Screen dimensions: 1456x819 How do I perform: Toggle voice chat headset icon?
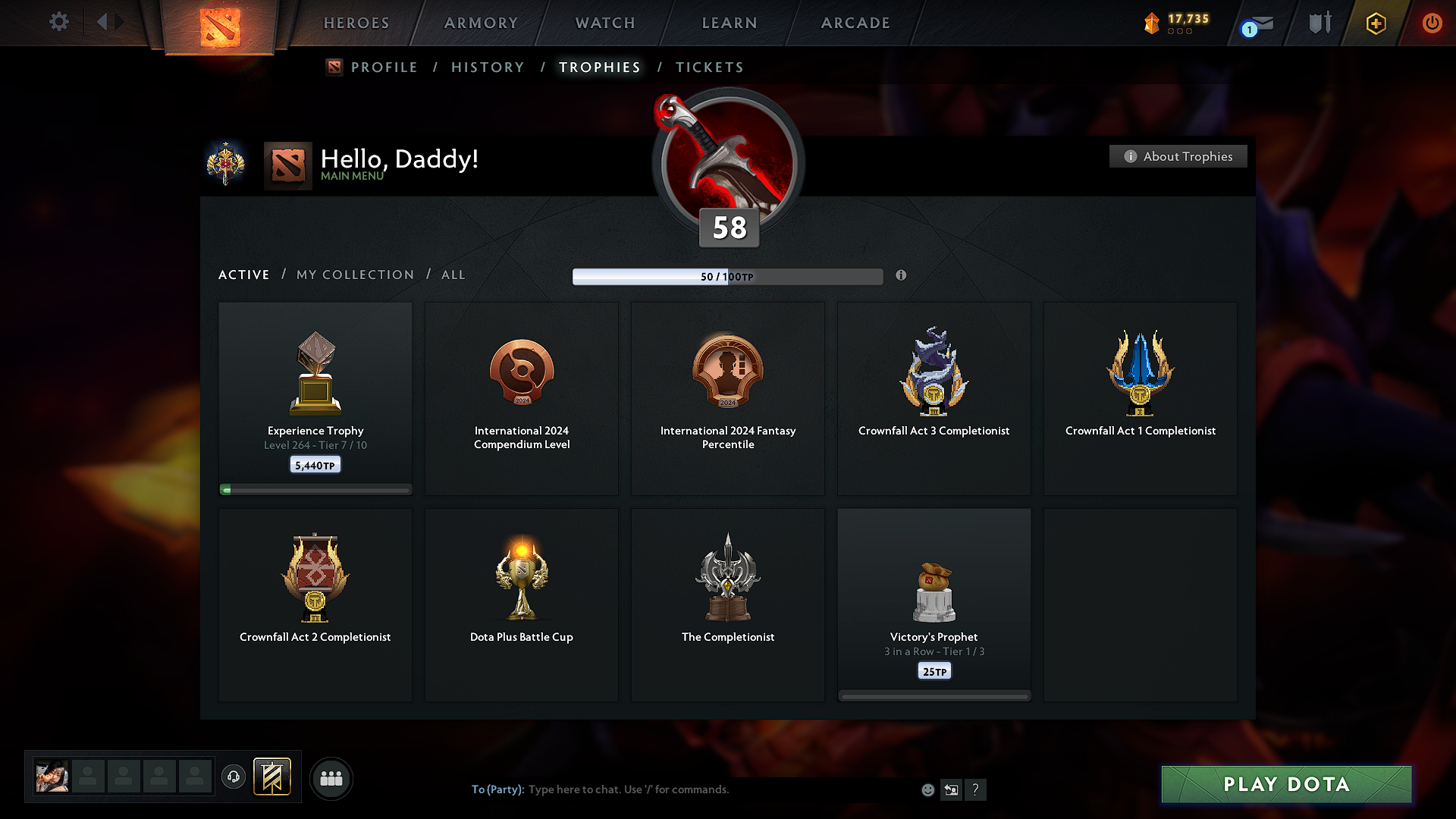click(x=234, y=777)
